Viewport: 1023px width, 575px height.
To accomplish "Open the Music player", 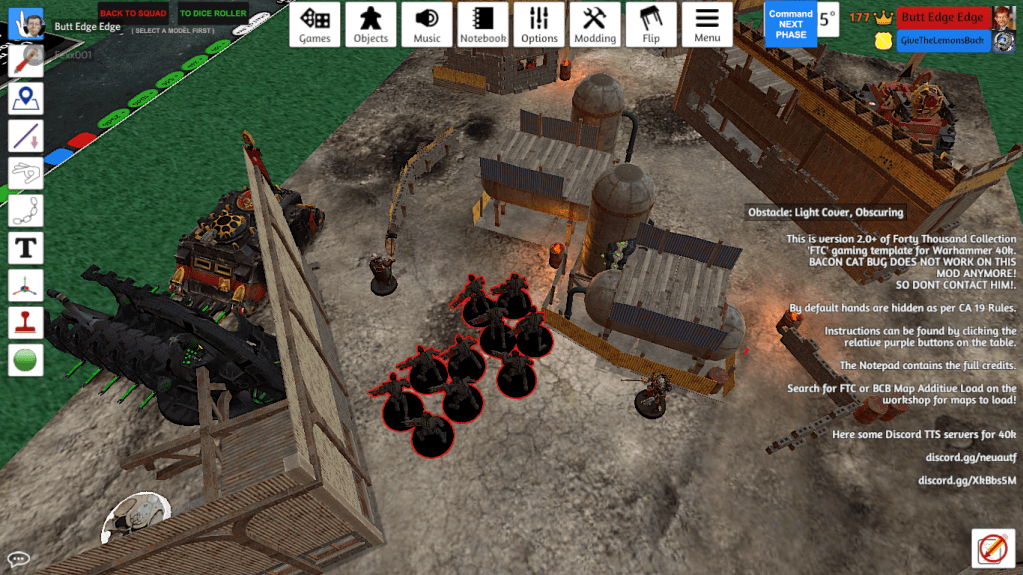I will pyautogui.click(x=427, y=25).
